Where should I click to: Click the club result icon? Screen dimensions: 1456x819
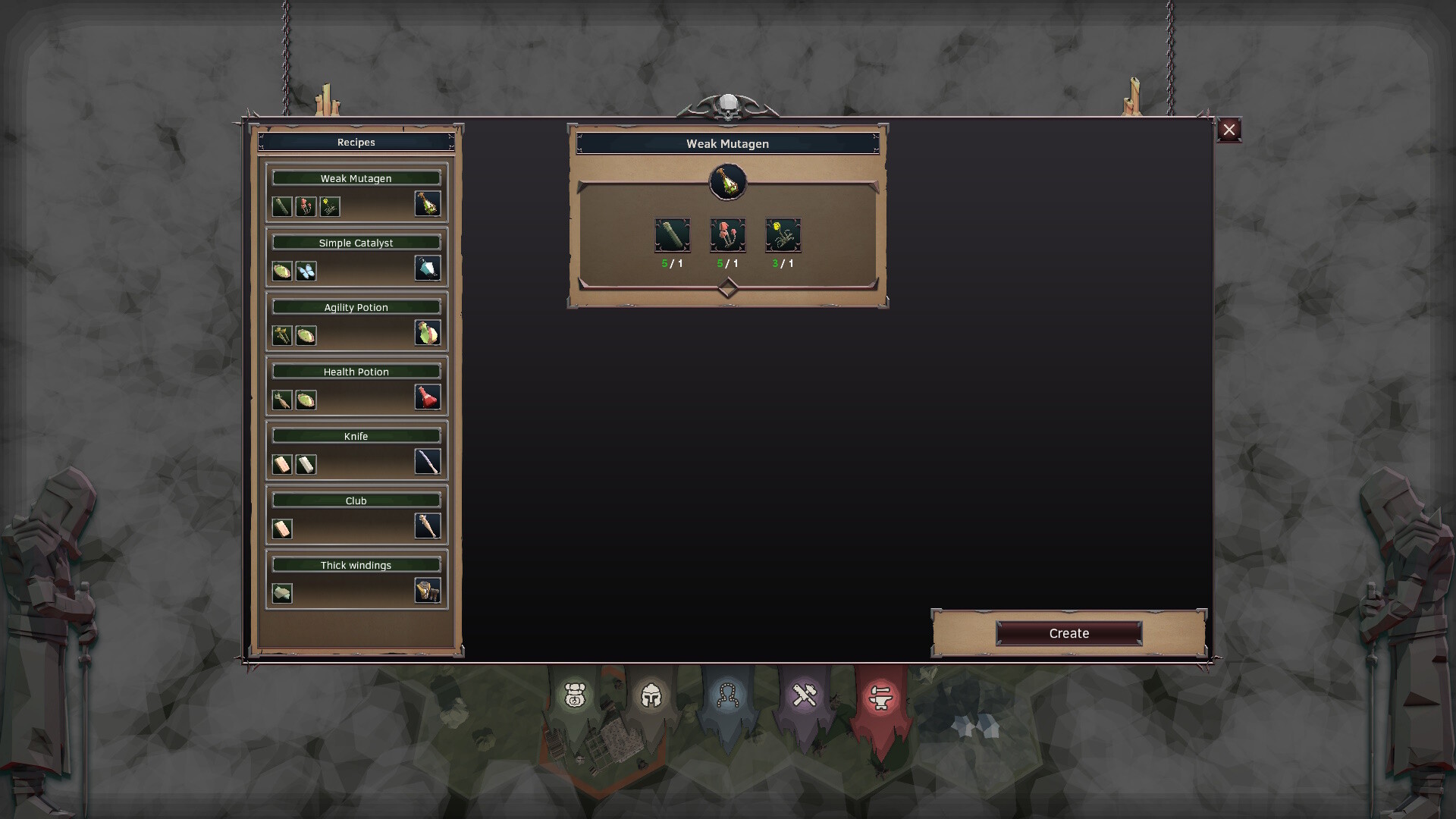[427, 526]
